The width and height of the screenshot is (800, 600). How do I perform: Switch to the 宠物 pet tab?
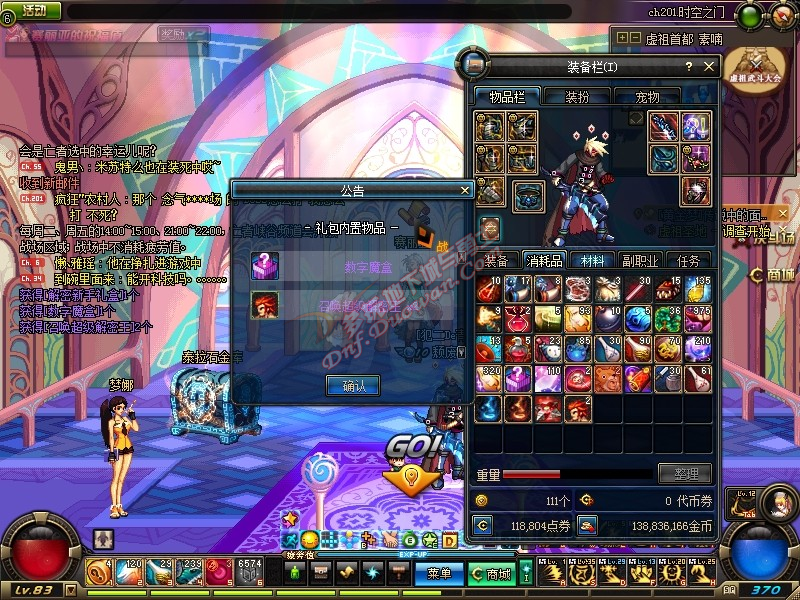pyautogui.click(x=647, y=97)
